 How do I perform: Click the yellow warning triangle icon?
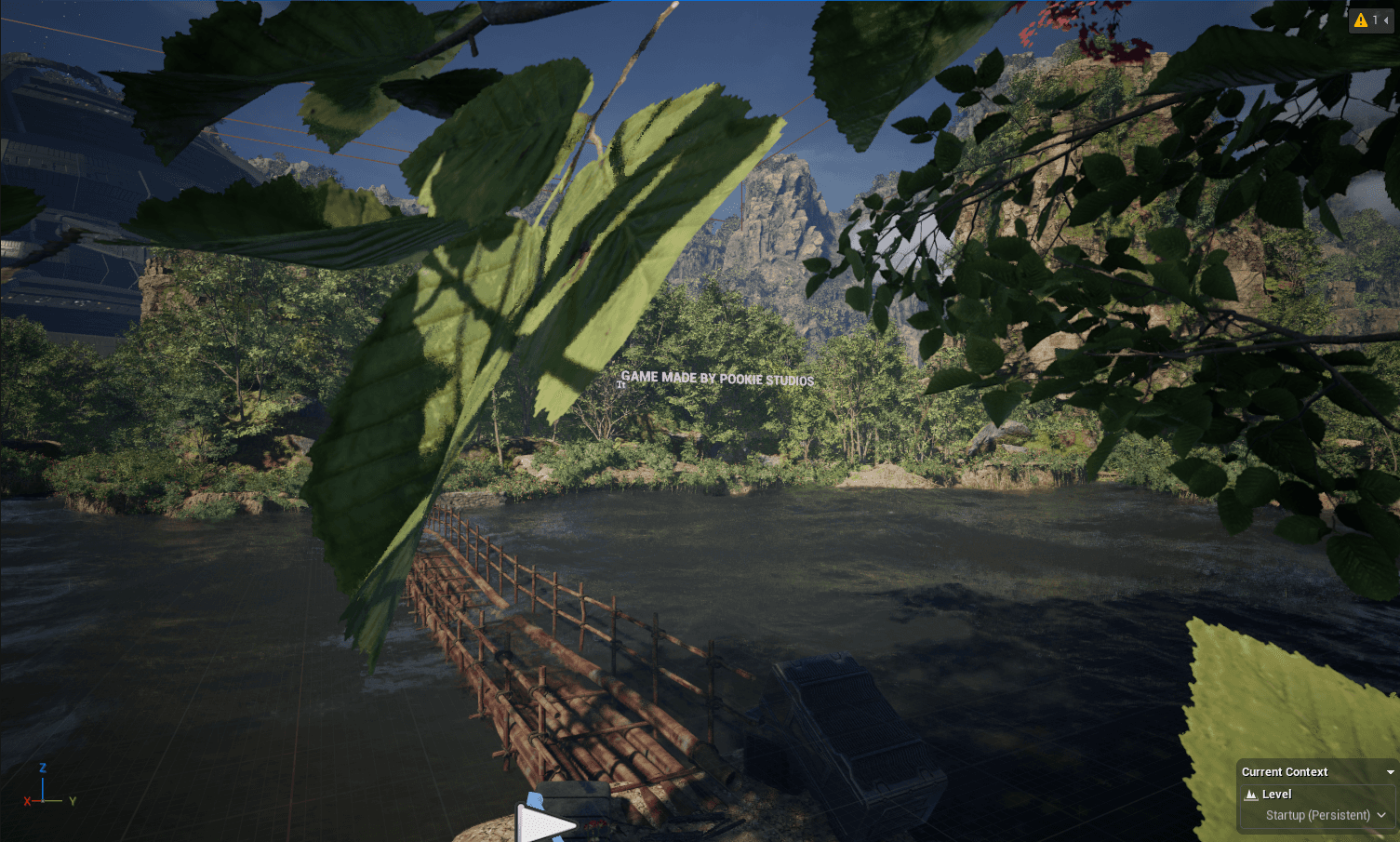[1360, 20]
